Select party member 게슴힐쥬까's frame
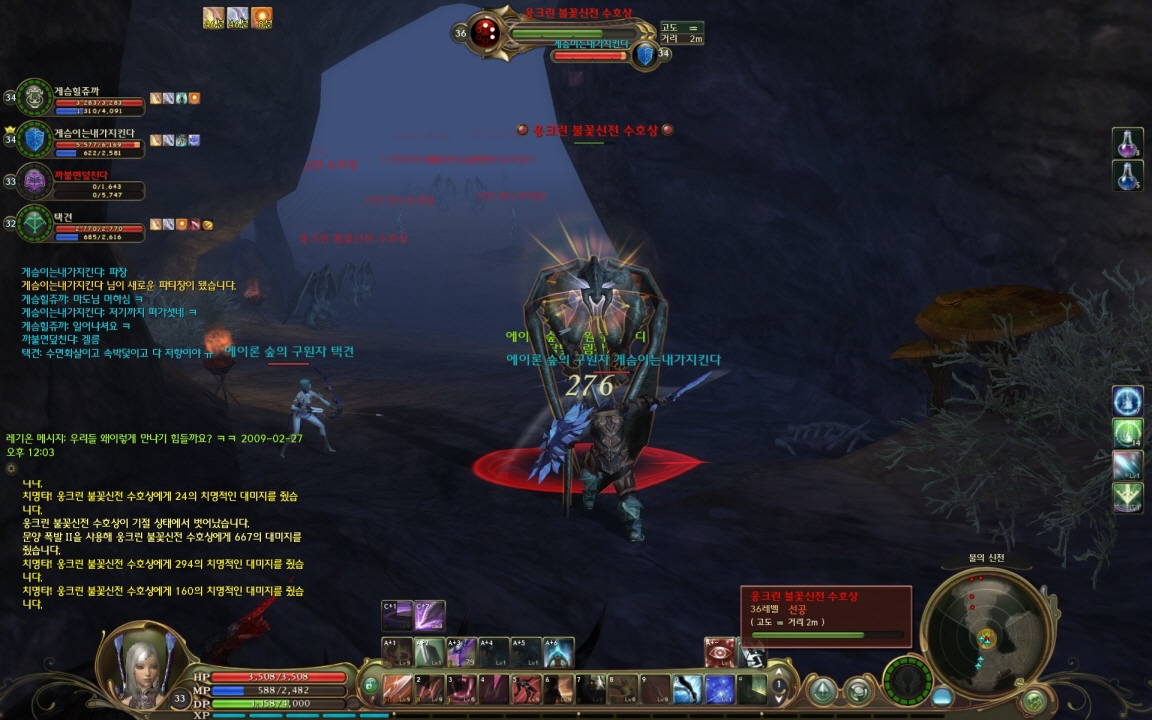1152x720 pixels. pos(34,98)
